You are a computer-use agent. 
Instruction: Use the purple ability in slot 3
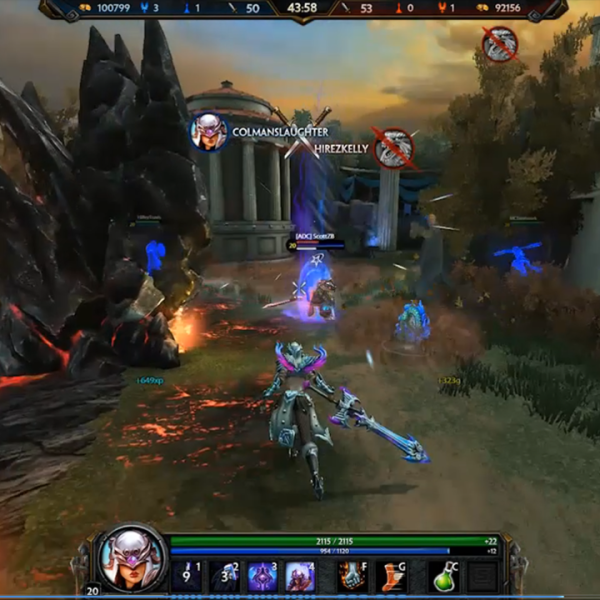[262, 576]
